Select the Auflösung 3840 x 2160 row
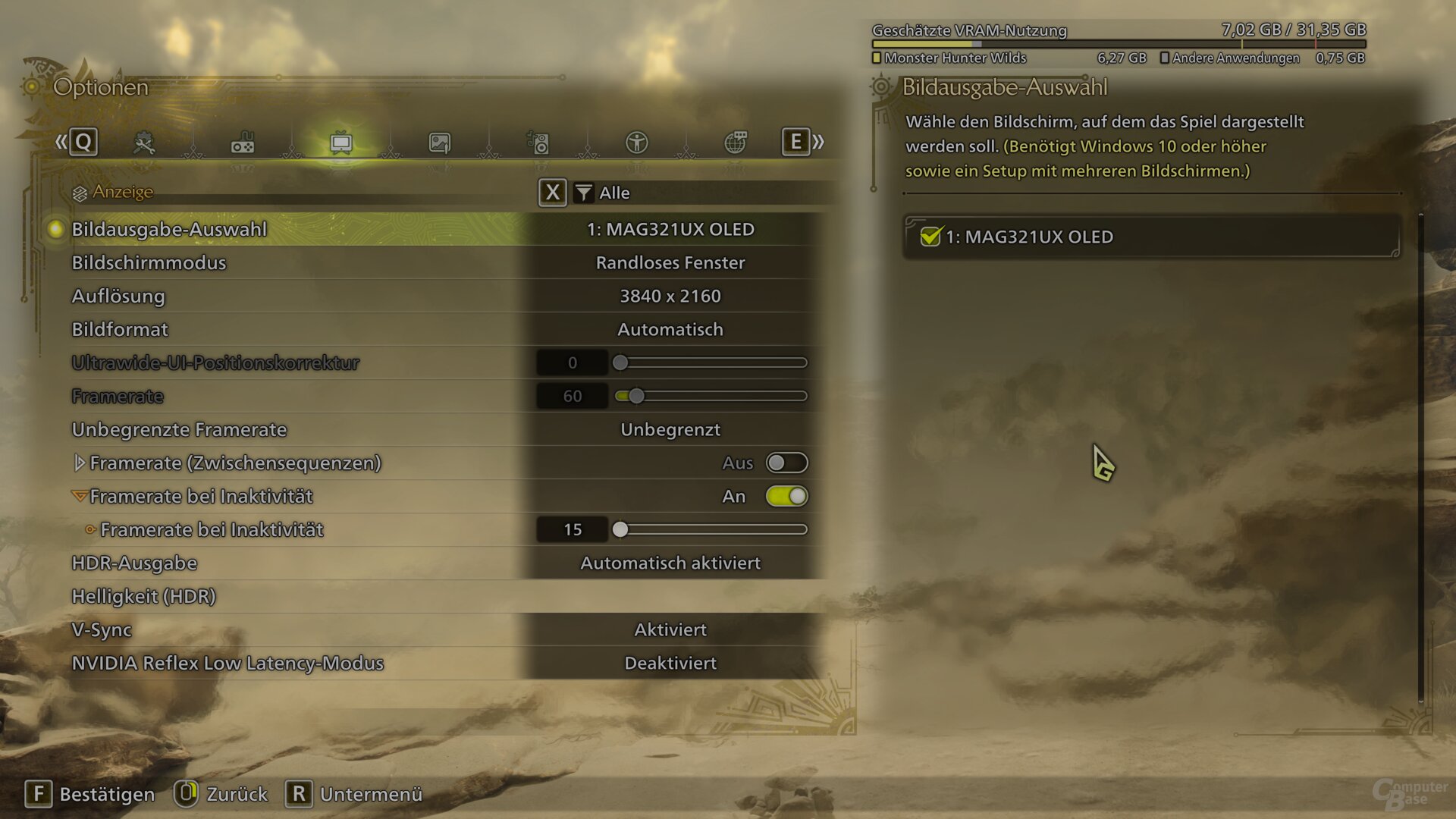 tap(670, 297)
